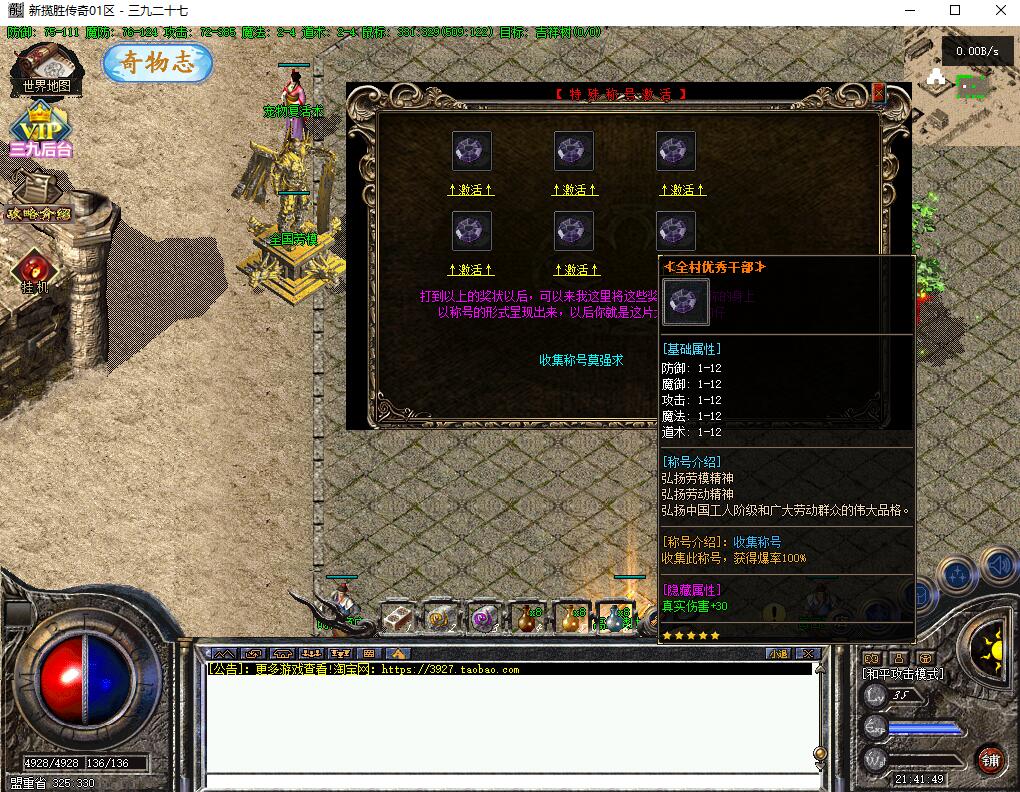Close the special title activation dialog
This screenshot has height=792, width=1020.
coord(879,93)
